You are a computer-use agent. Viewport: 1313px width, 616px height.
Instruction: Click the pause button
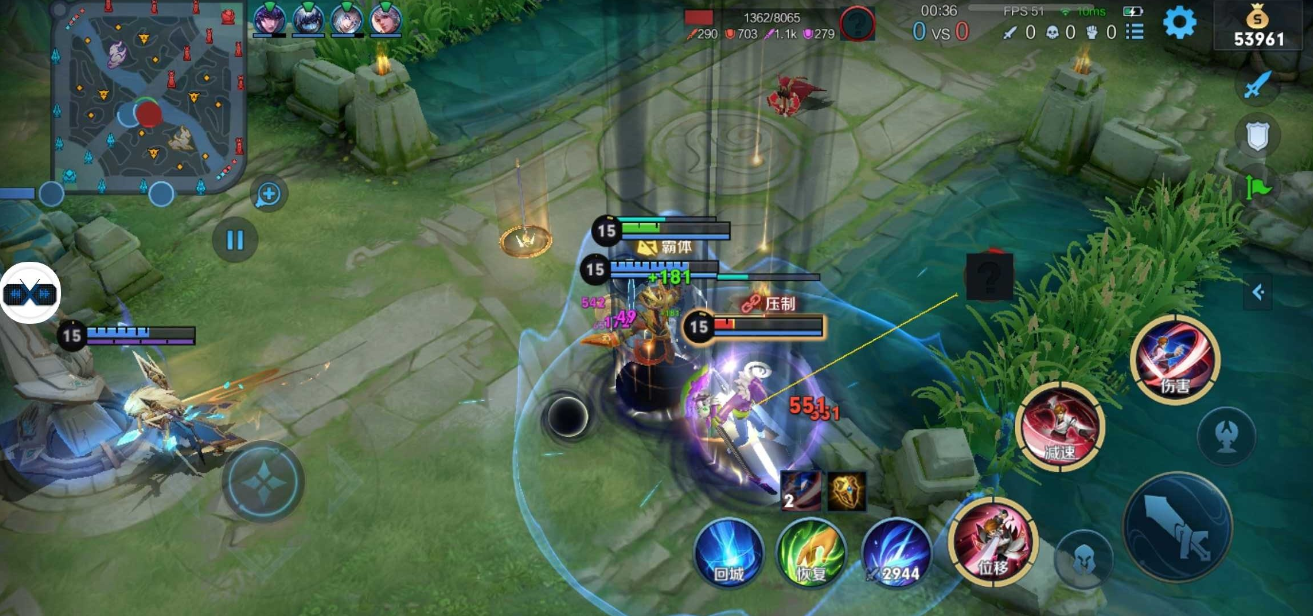tap(235, 240)
